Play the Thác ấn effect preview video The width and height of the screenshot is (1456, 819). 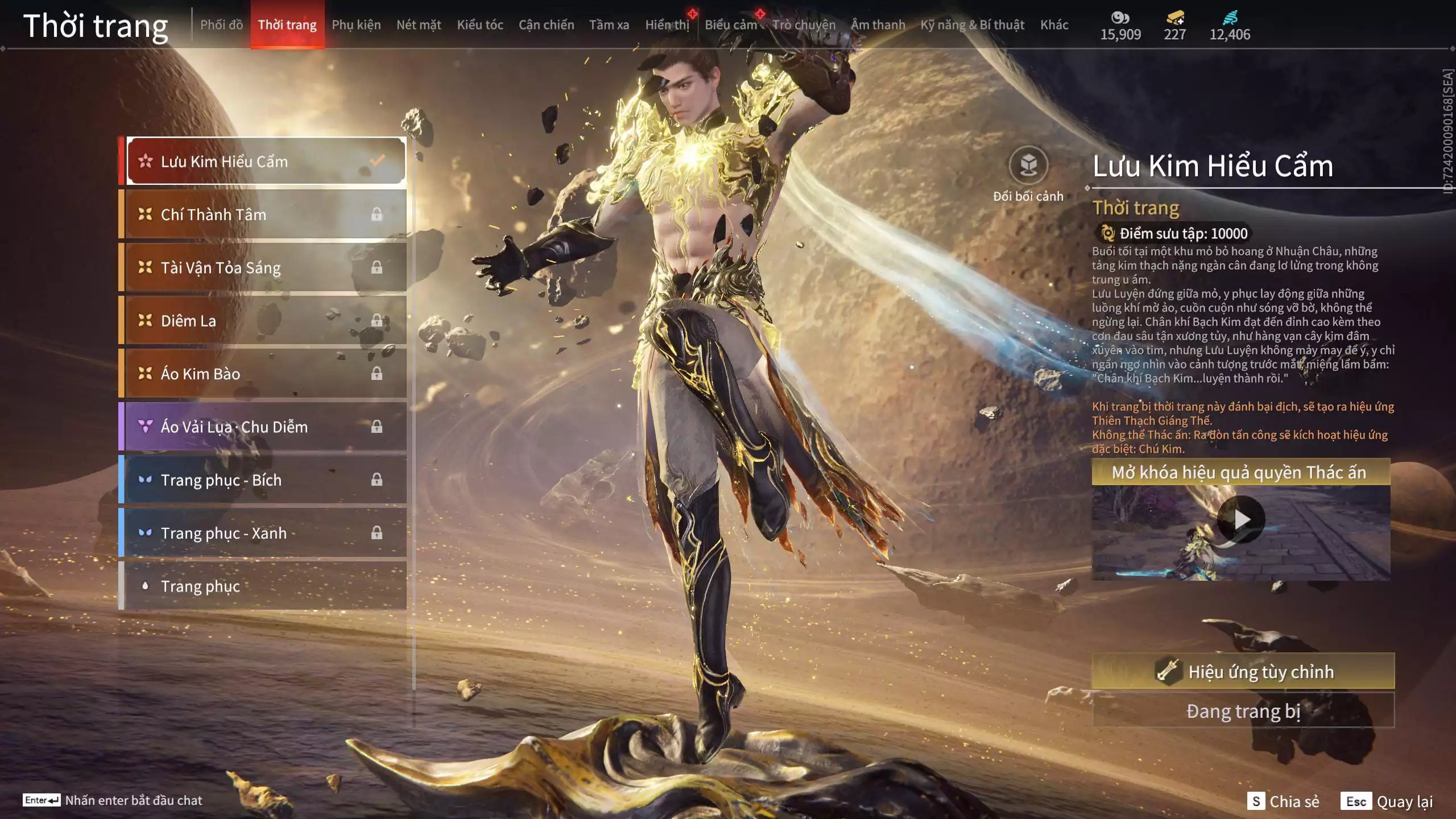(x=1241, y=520)
